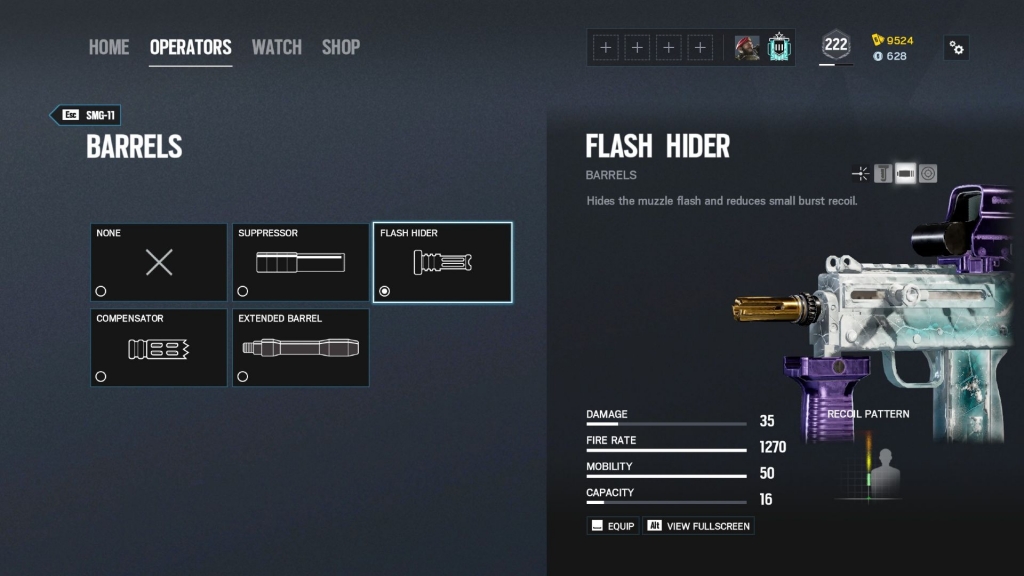The image size is (1024, 576).
Task: View the weapon in fullscreen
Action: click(698, 526)
